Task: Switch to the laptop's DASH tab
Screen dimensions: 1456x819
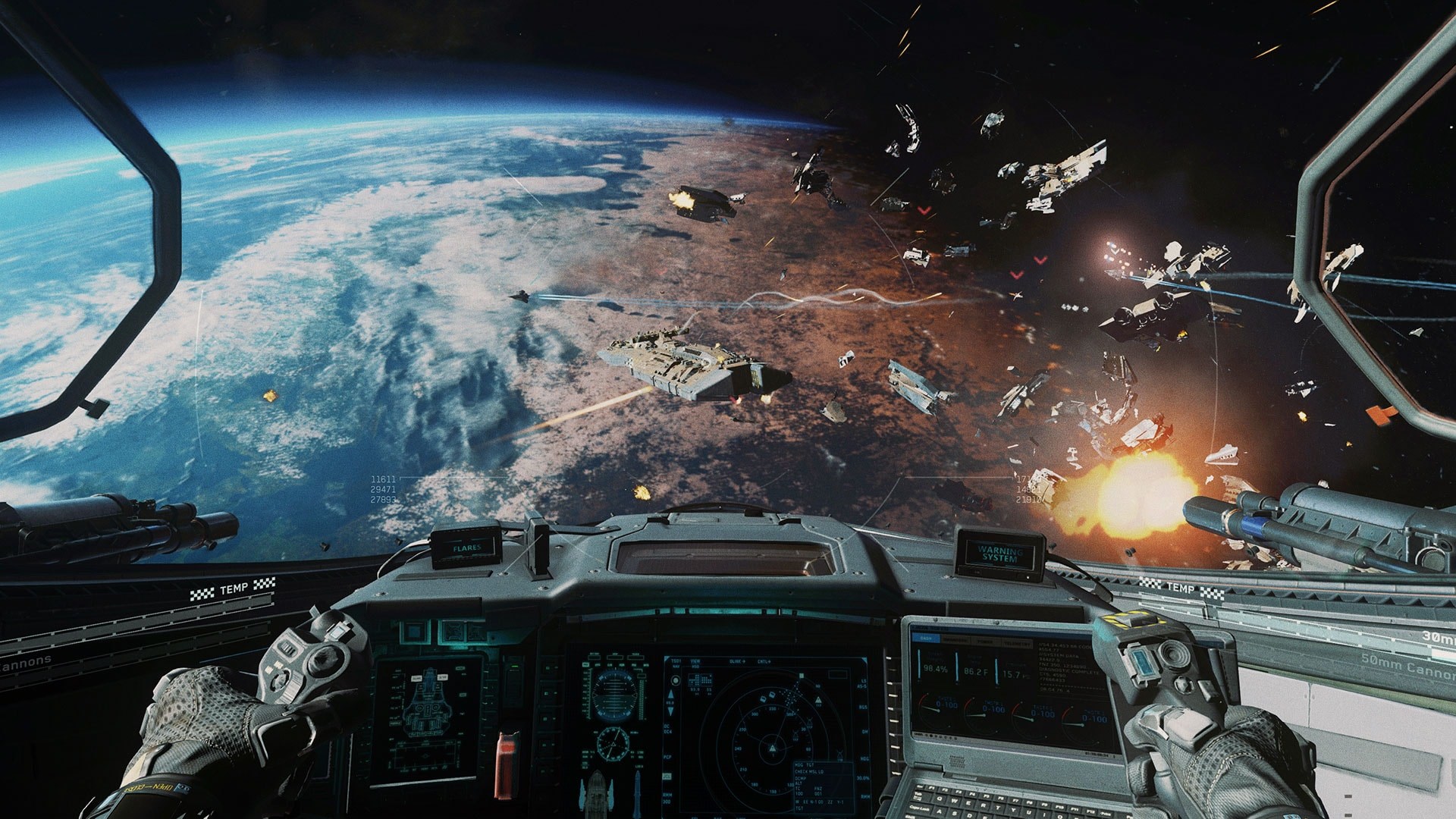Action: pos(926,638)
